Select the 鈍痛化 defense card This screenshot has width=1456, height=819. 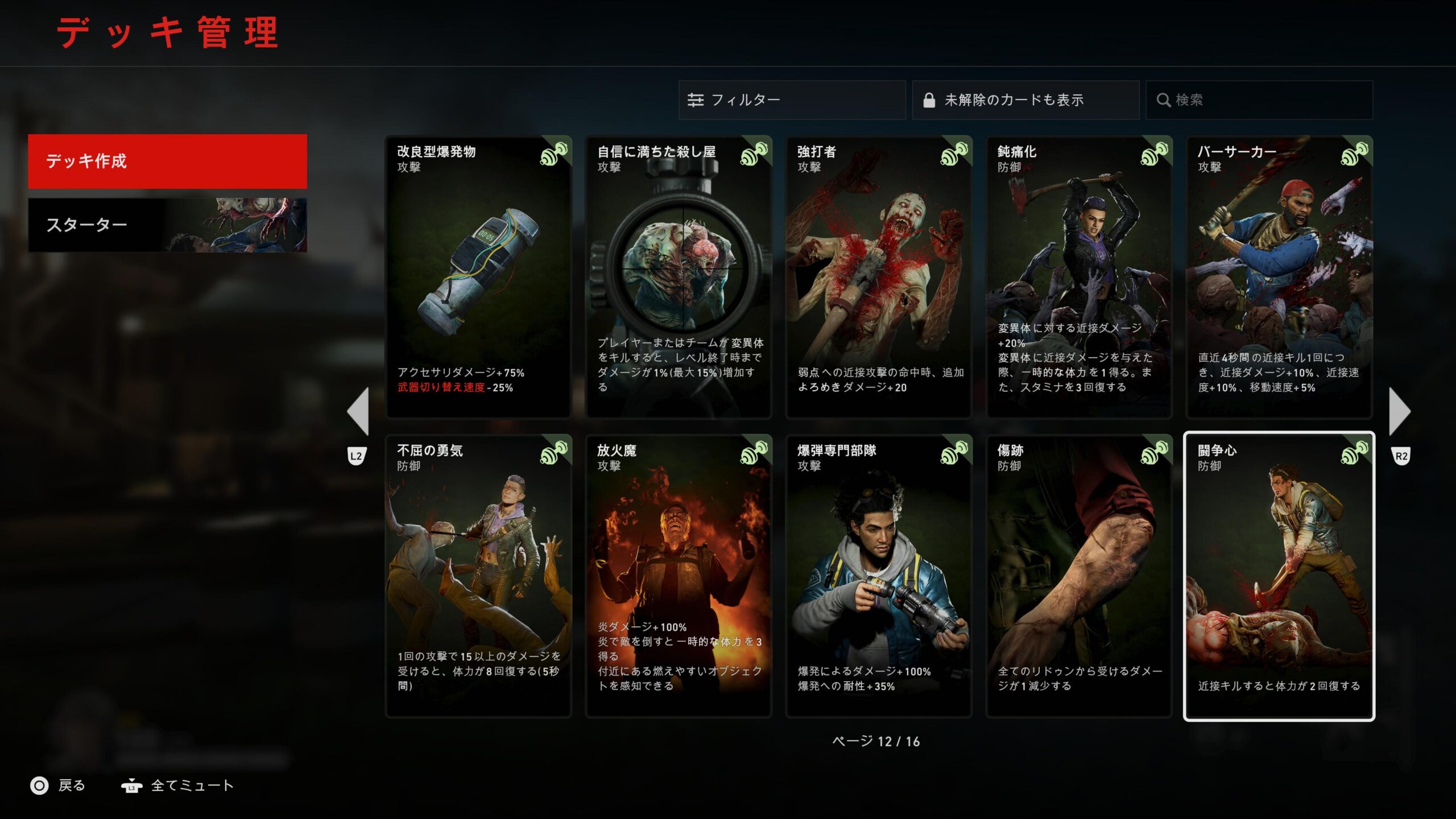pos(1079,277)
